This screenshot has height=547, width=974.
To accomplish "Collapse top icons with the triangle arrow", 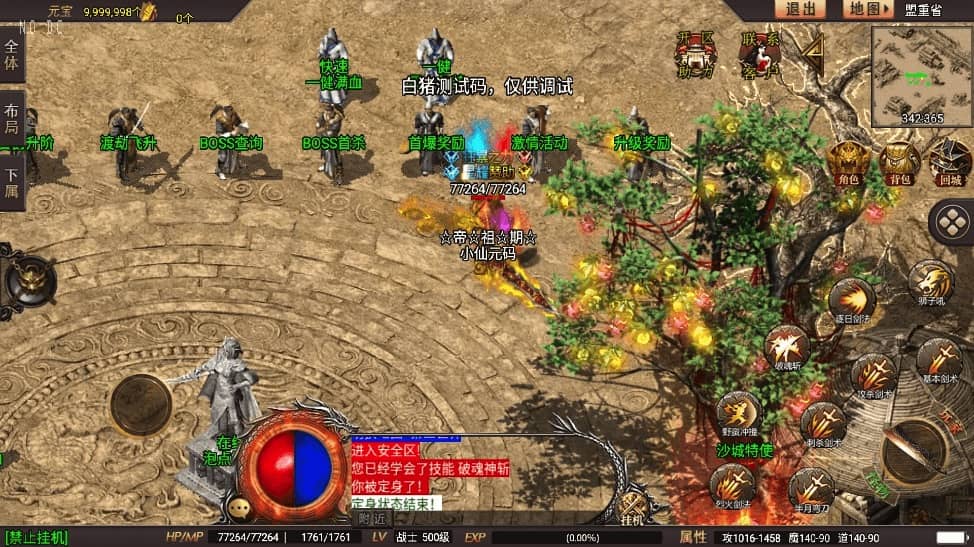I will (814, 49).
